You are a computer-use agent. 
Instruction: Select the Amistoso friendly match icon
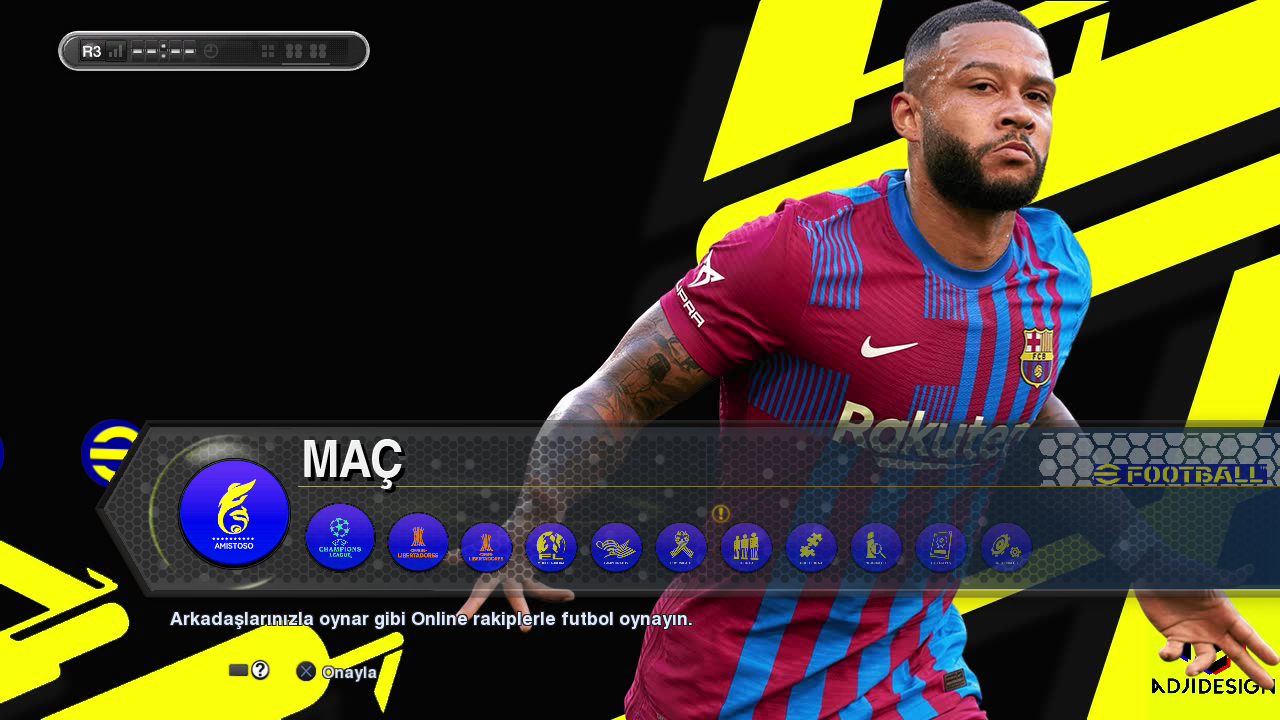pos(234,513)
